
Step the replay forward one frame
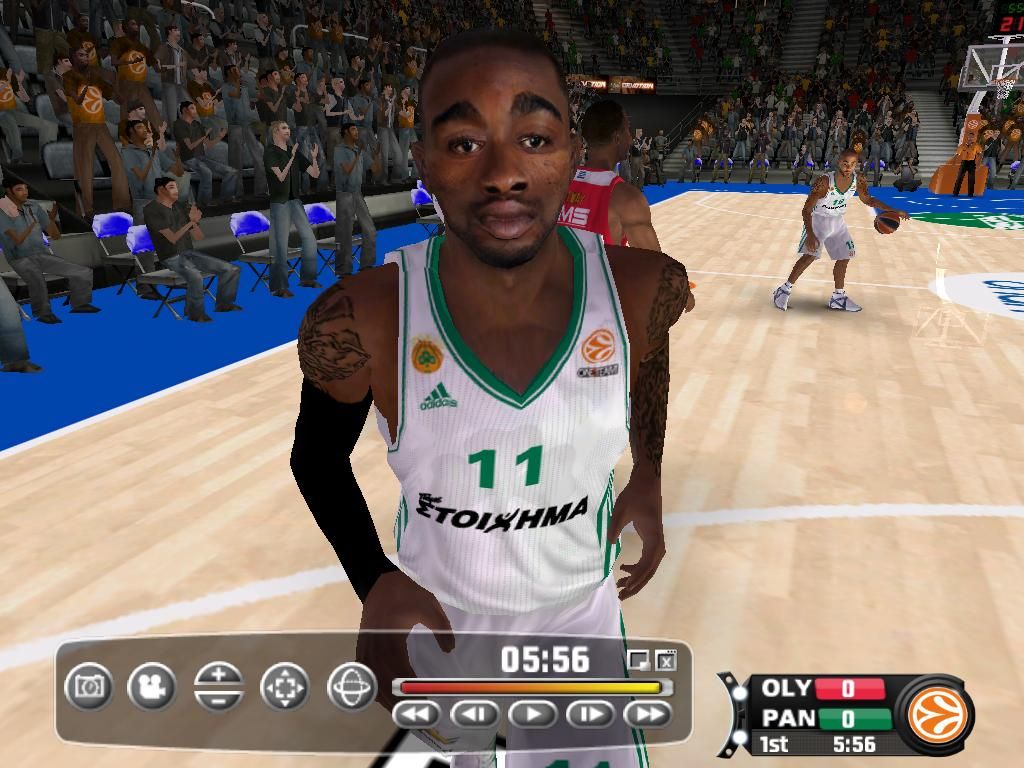[x=591, y=714]
